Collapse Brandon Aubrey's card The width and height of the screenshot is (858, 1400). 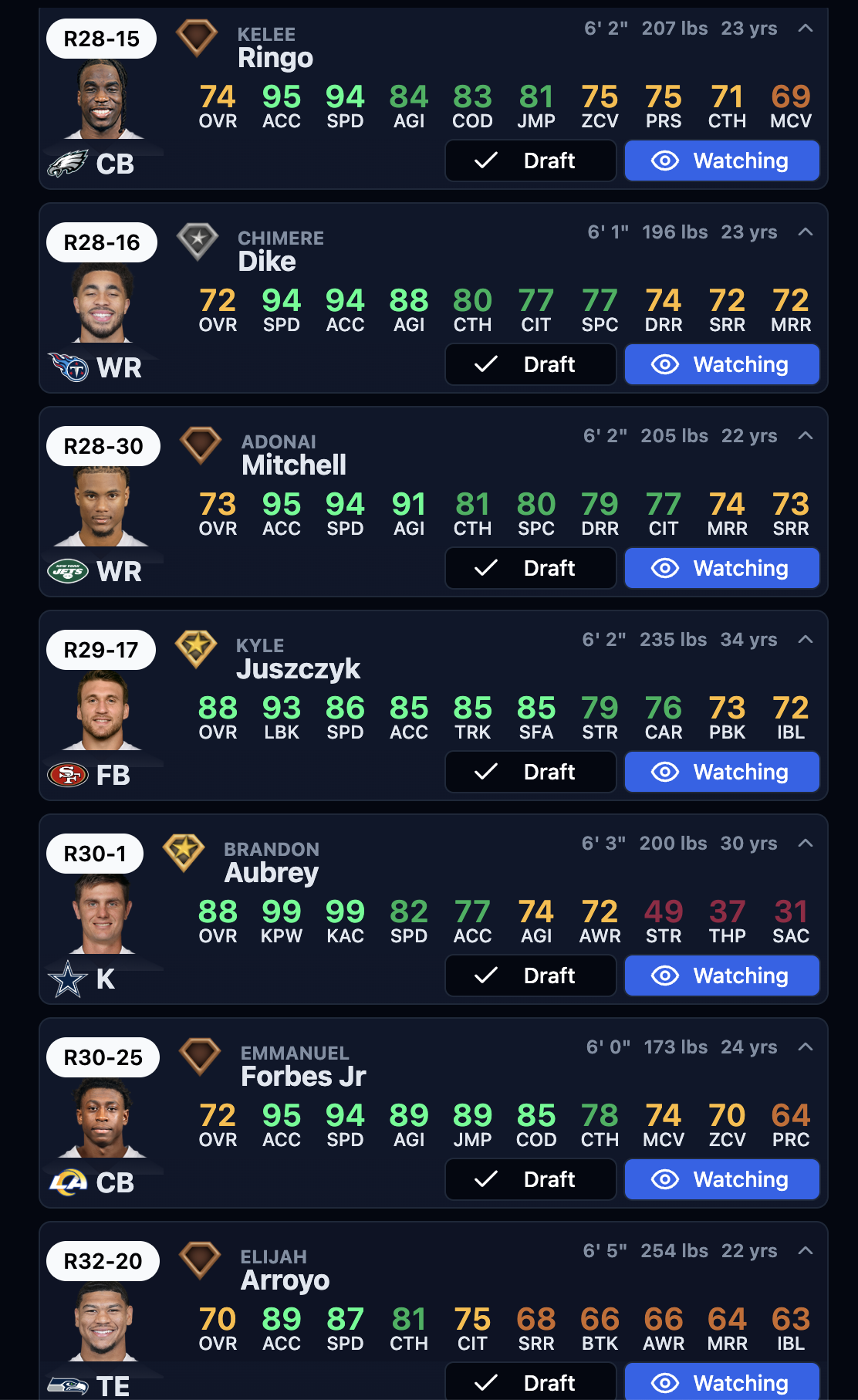coord(806,844)
